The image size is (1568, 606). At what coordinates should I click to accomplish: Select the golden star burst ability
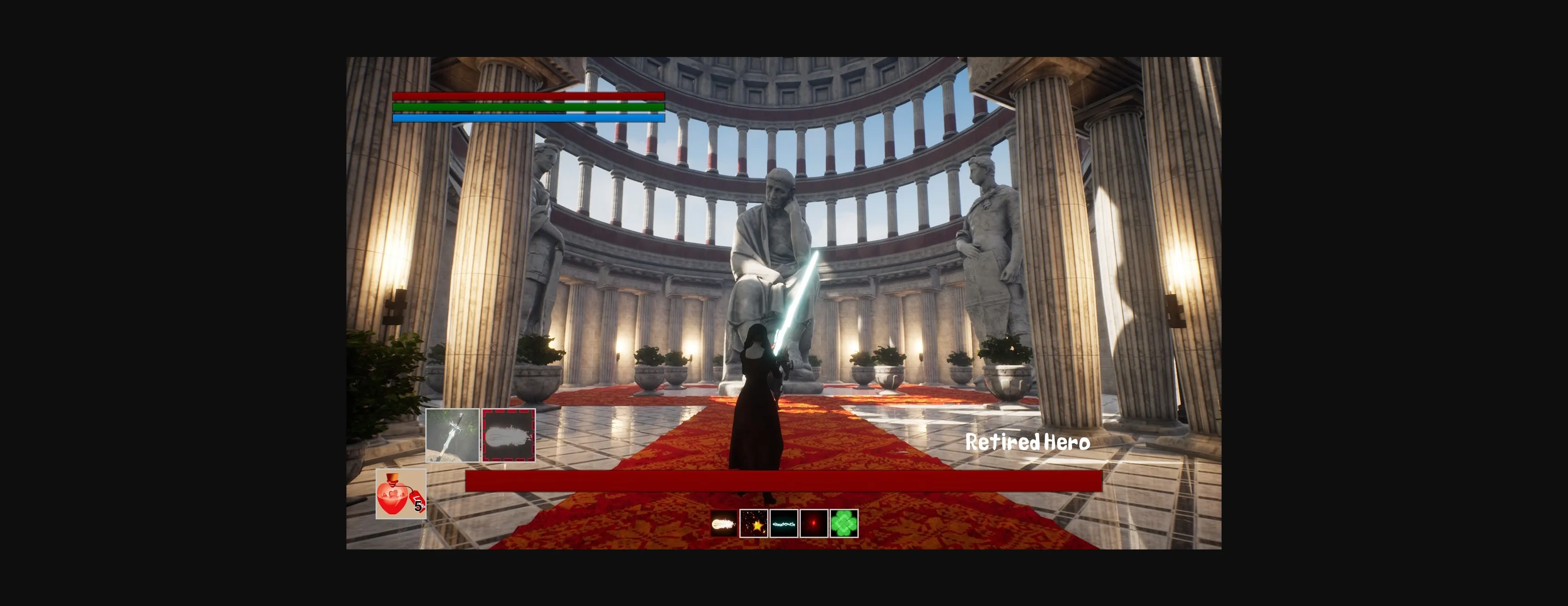pyautogui.click(x=754, y=524)
